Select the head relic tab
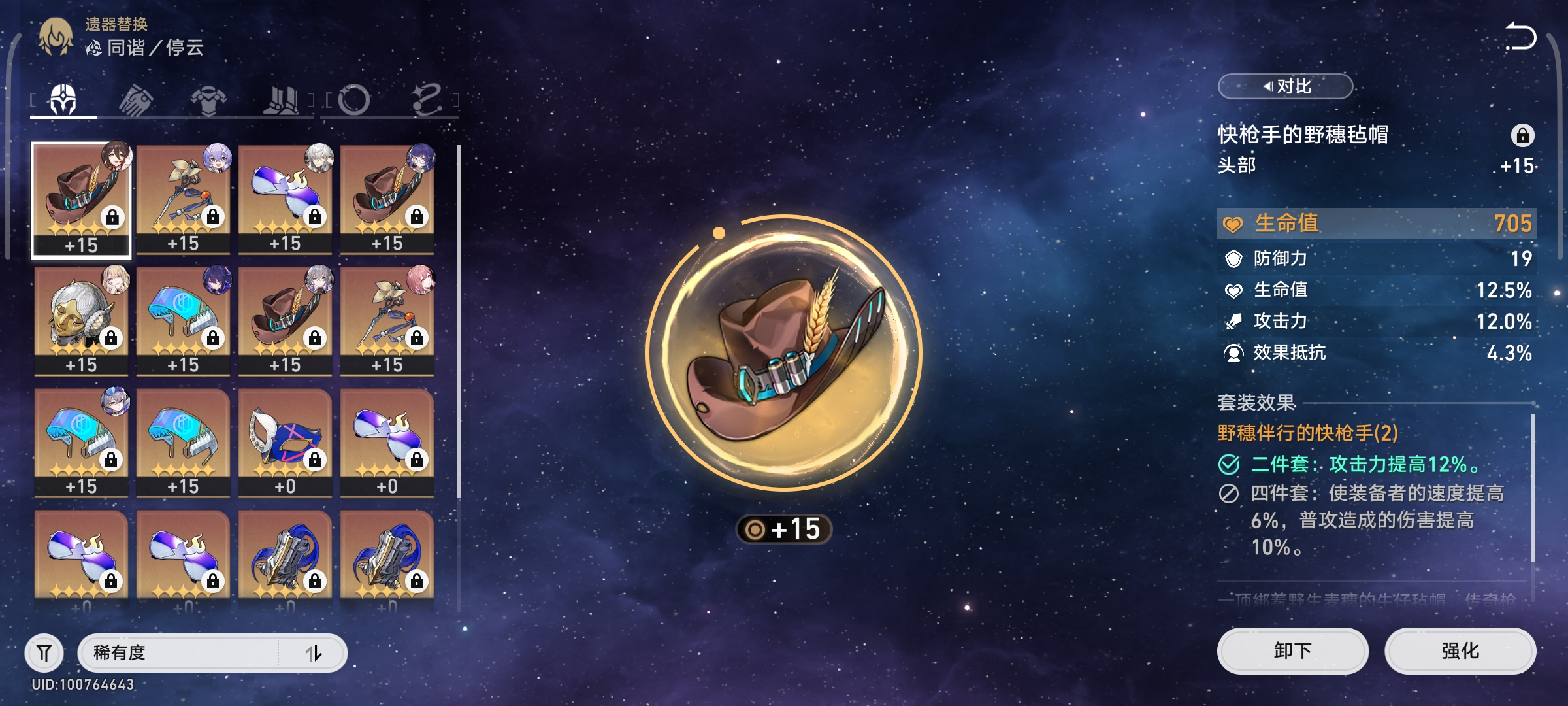Image resolution: width=1568 pixels, height=706 pixels. pos(63,101)
